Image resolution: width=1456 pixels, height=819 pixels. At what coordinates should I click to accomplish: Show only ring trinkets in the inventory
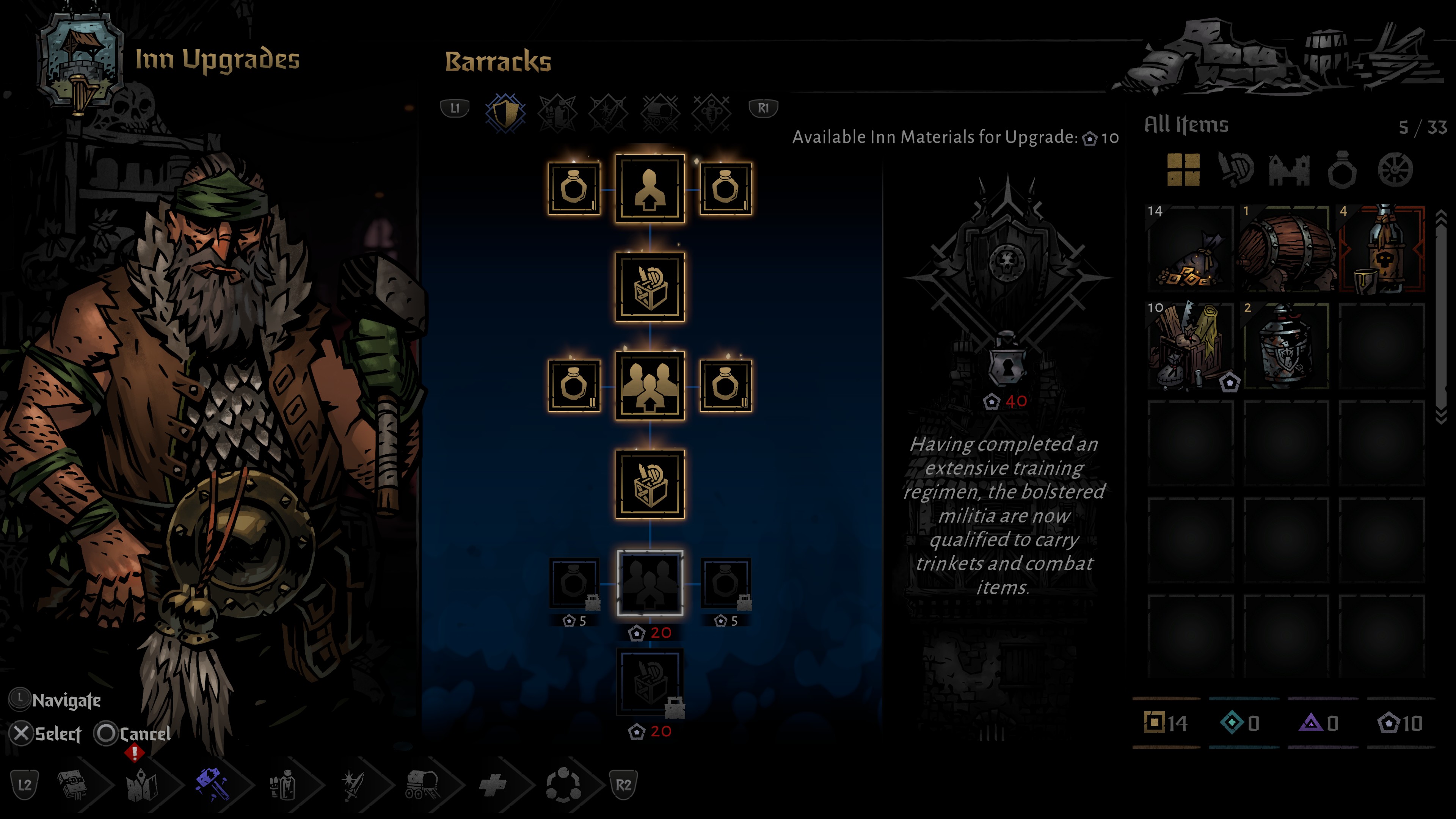pos(1342,169)
